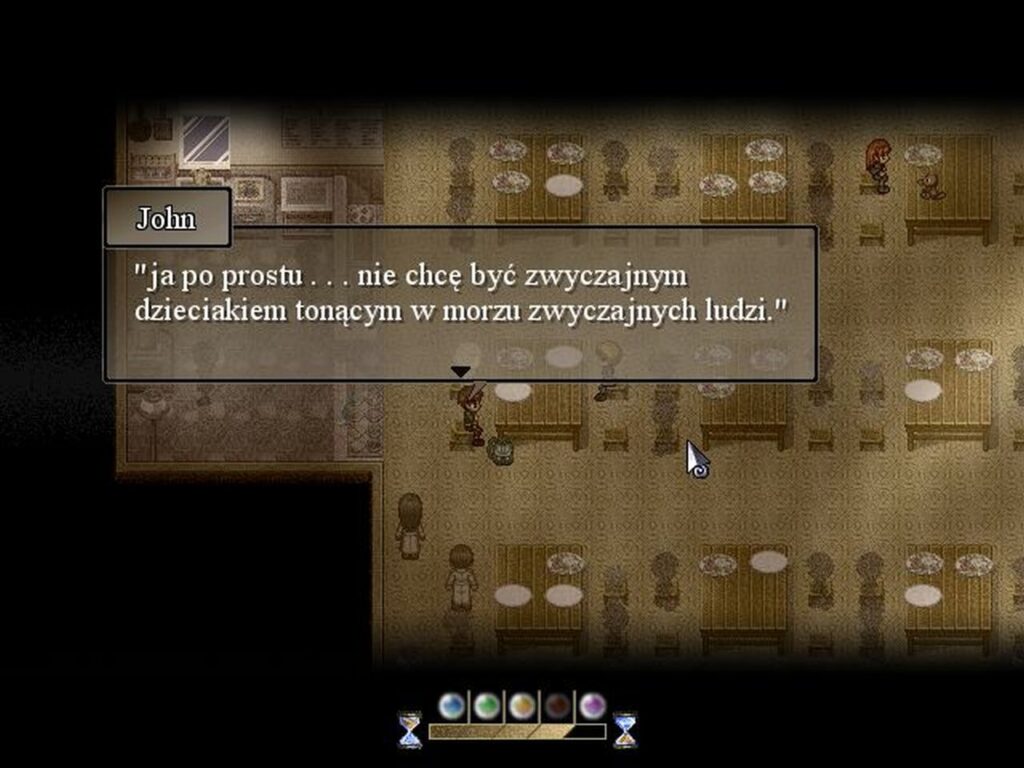The width and height of the screenshot is (1024, 768).
Task: Select the dark brown memory orb
Action: click(557, 706)
